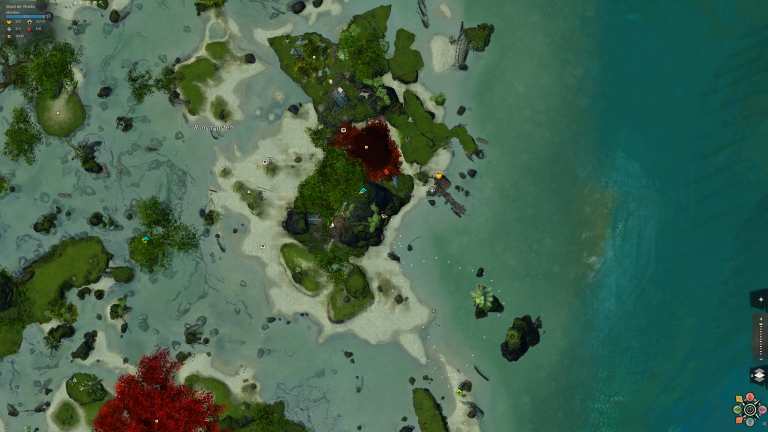The width and height of the screenshot is (768, 432).
Task: Select the waypoint marker beside the pier
Action: pyautogui.click(x=432, y=188)
